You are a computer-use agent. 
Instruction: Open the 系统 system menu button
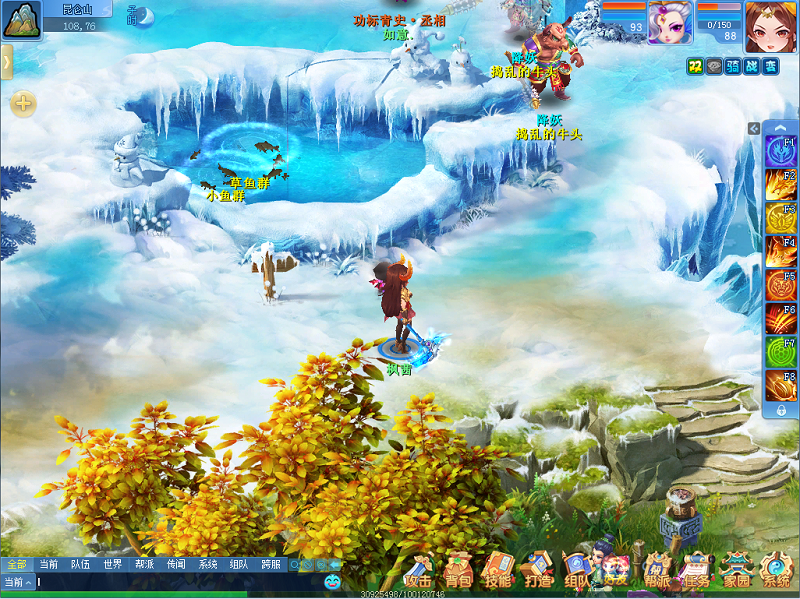[x=776, y=570]
